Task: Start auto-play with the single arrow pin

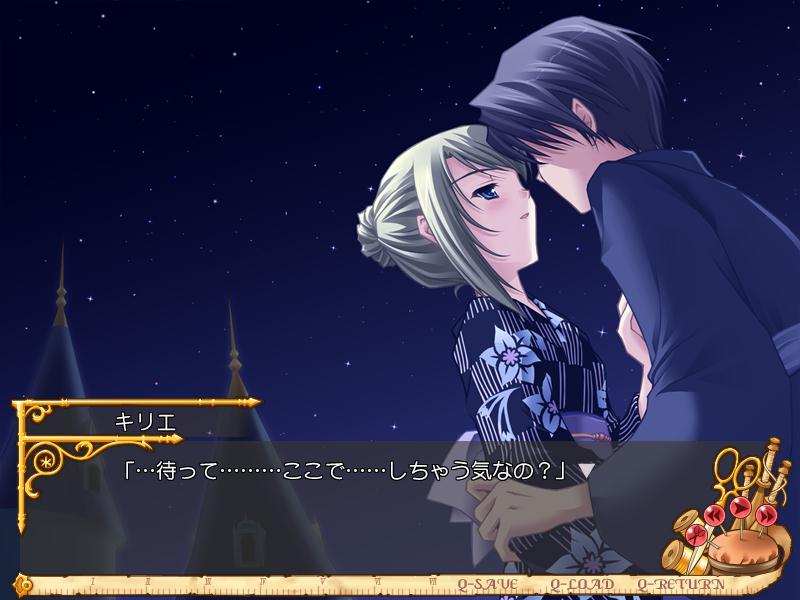Action: 741,508
